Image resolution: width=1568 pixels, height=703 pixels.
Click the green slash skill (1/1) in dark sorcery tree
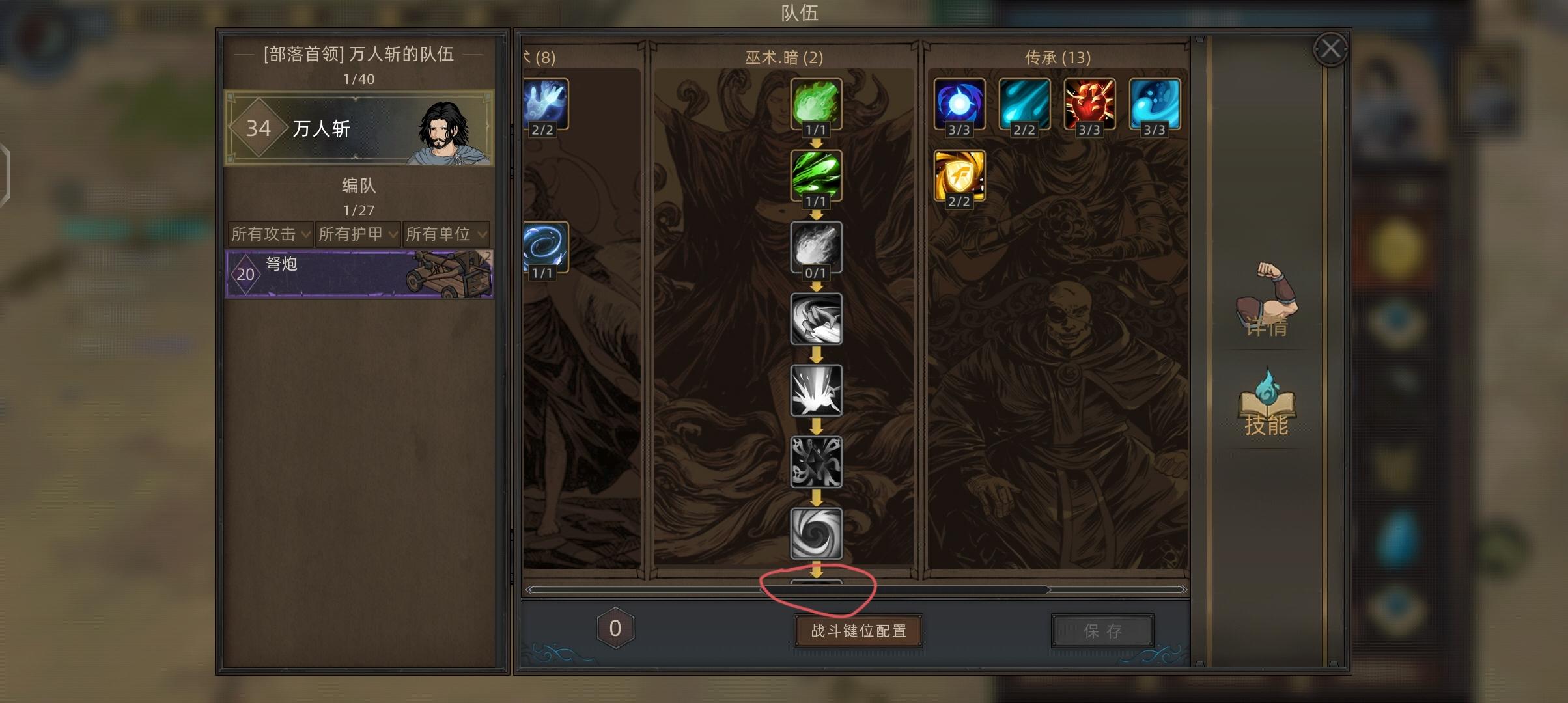tap(816, 177)
